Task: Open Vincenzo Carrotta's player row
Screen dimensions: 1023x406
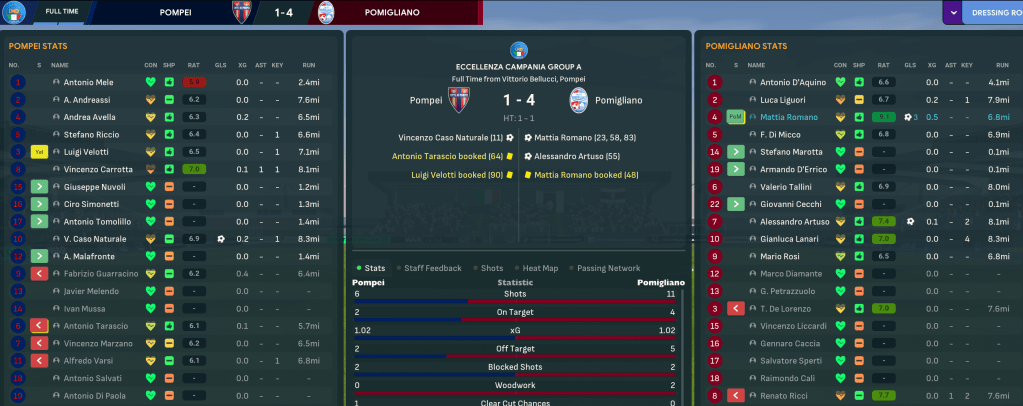Action: click(98, 169)
